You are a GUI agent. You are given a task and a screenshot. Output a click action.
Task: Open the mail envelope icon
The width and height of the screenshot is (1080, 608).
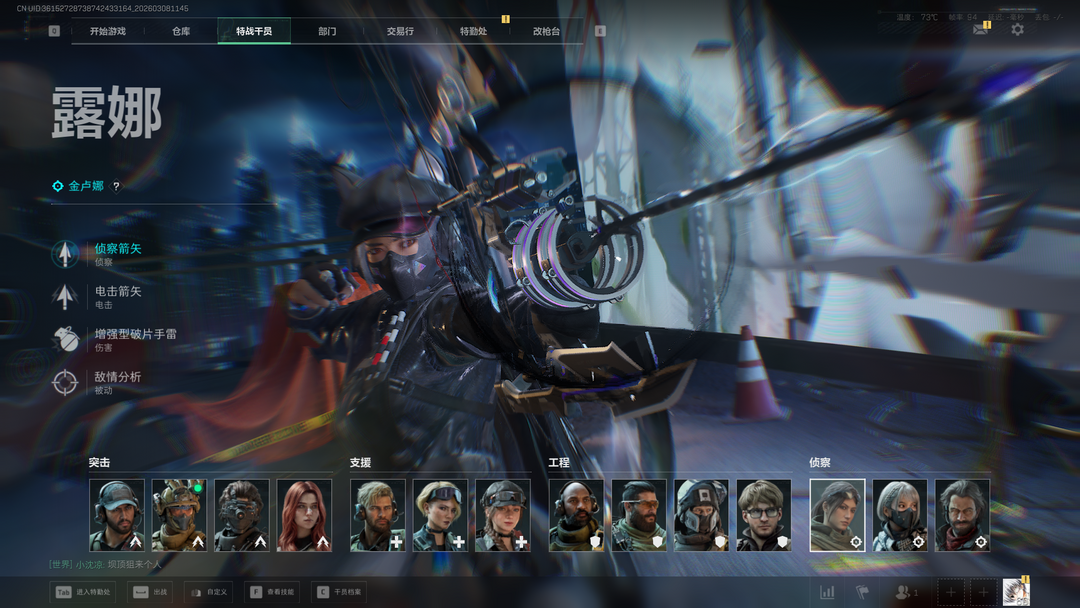click(980, 30)
